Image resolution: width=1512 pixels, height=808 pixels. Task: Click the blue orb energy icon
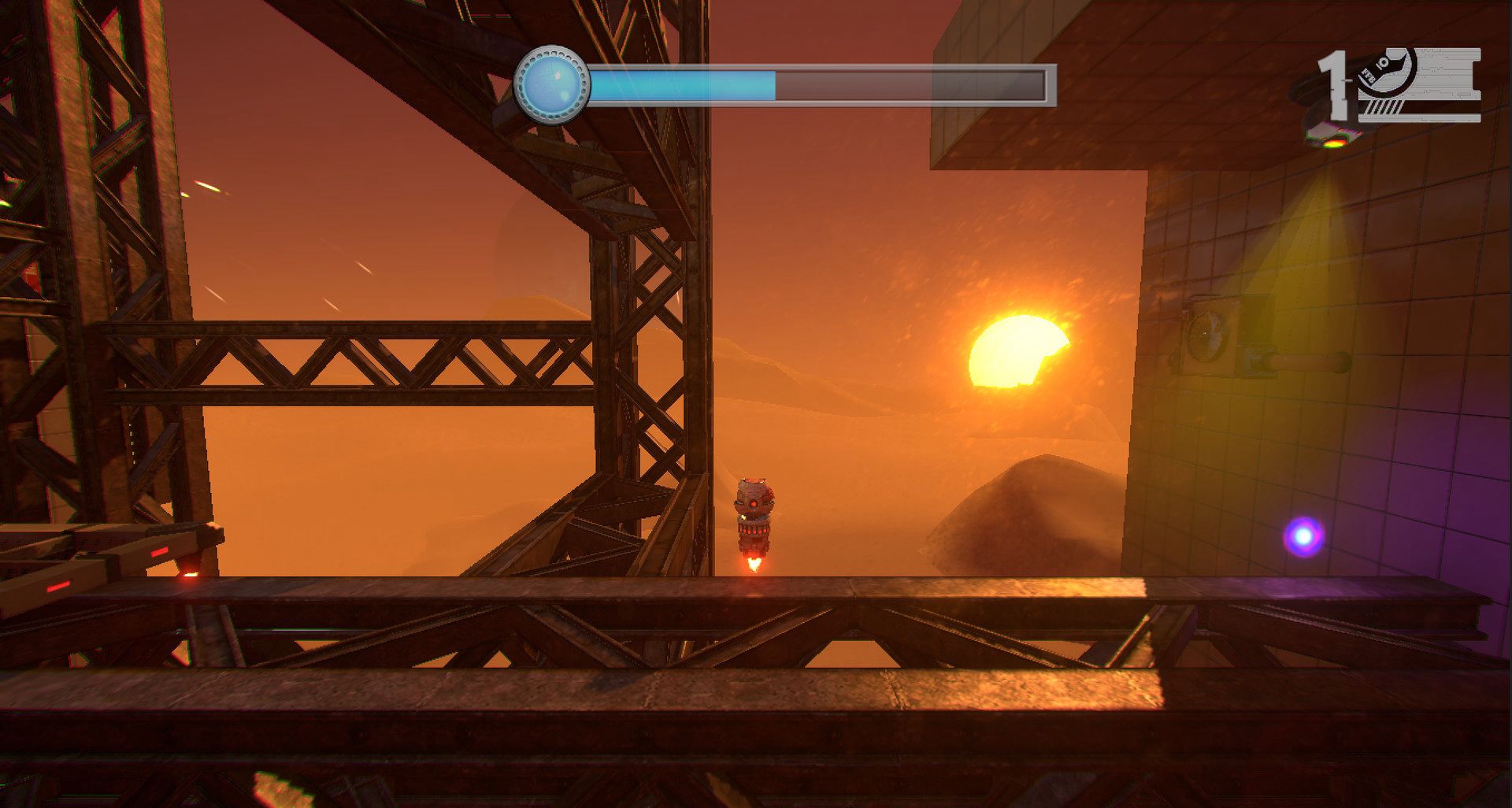pyautogui.click(x=551, y=83)
